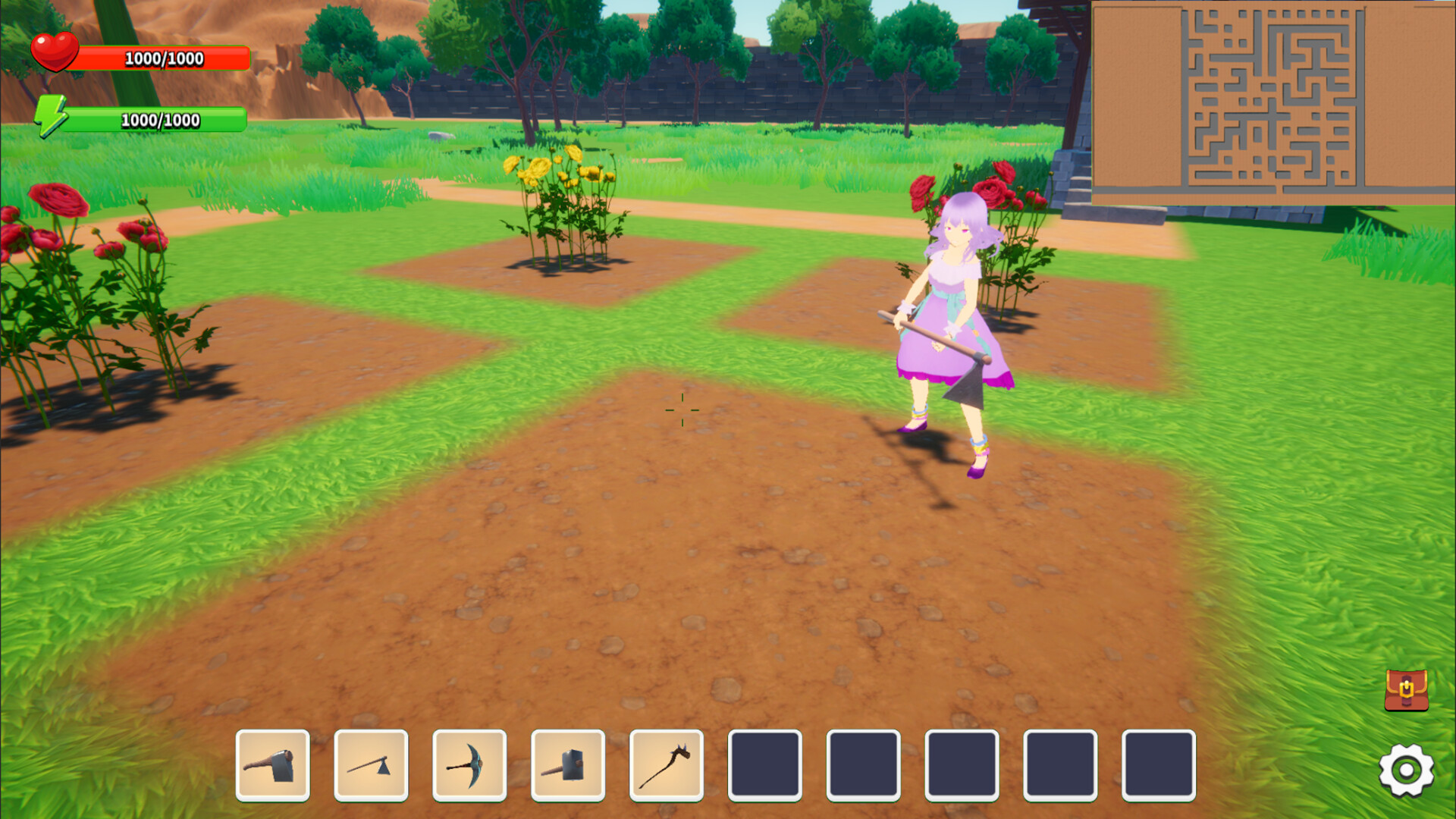
Task: Select the hoe in the first hotbar slot
Action: tap(275, 766)
